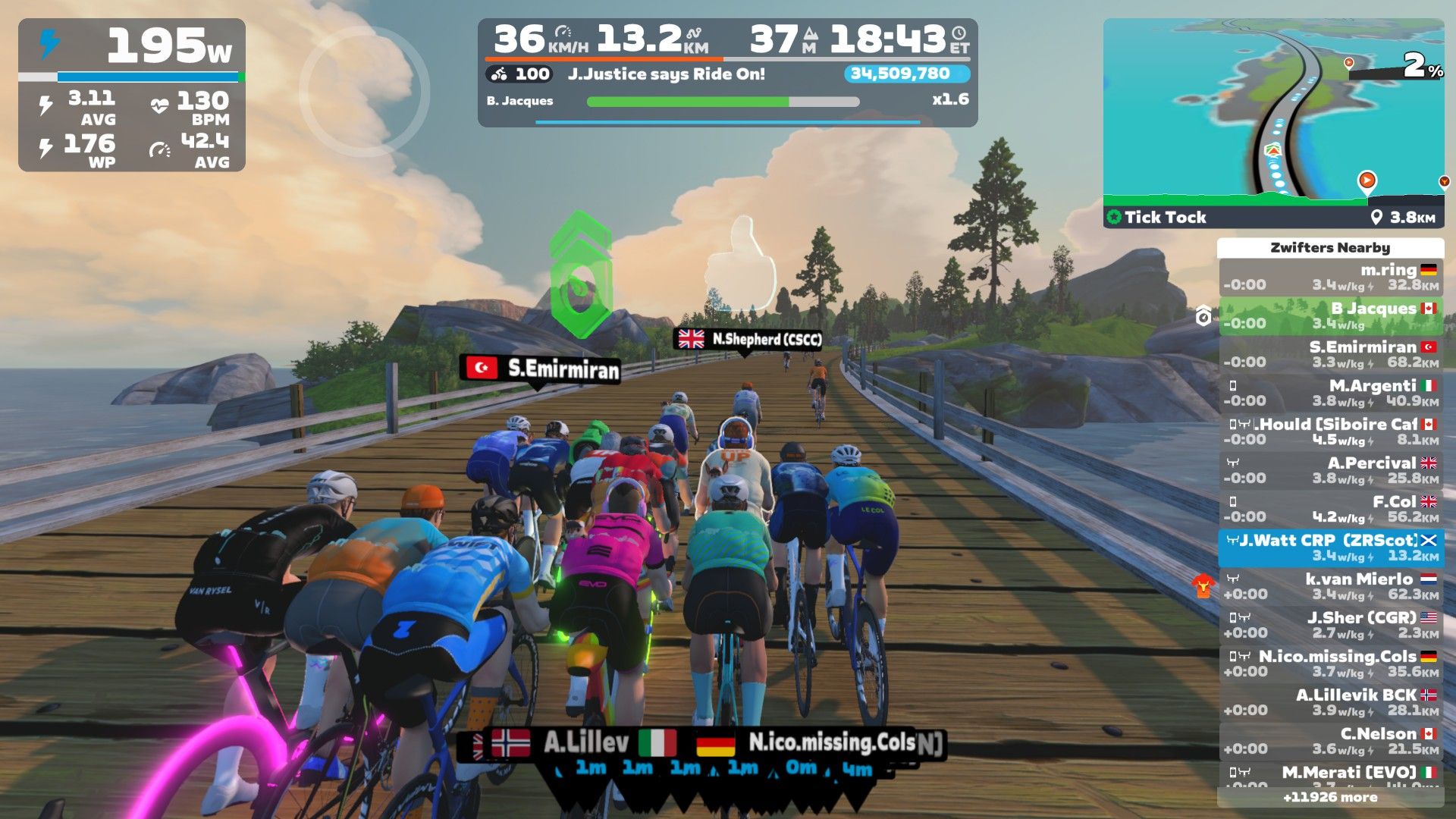Activate the empty power-up ring
The image size is (1456, 819).
[x=365, y=92]
